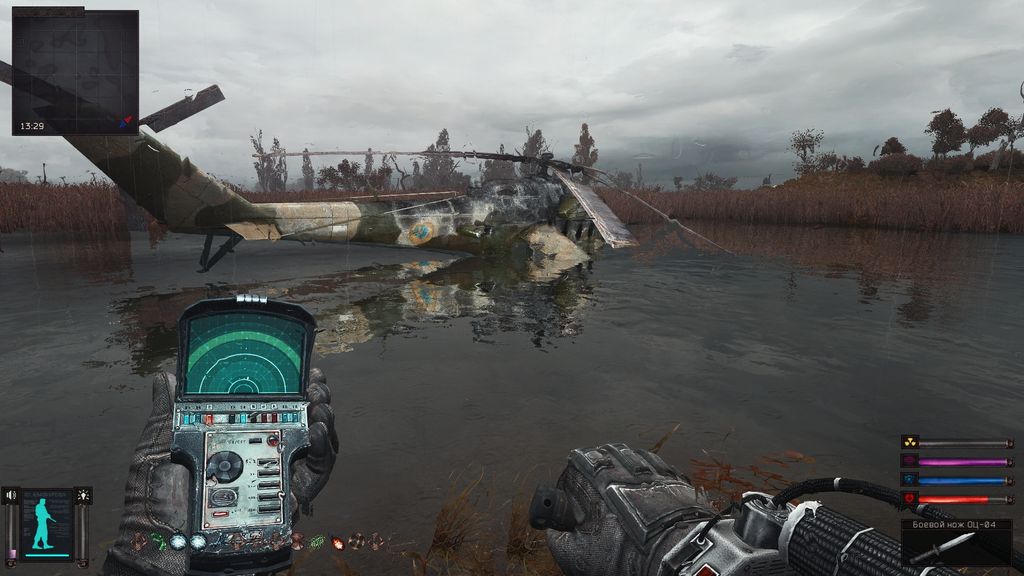Select the combat knife ОЦ-04 weapon panel
Image resolution: width=1024 pixels, height=576 pixels.
(x=956, y=542)
